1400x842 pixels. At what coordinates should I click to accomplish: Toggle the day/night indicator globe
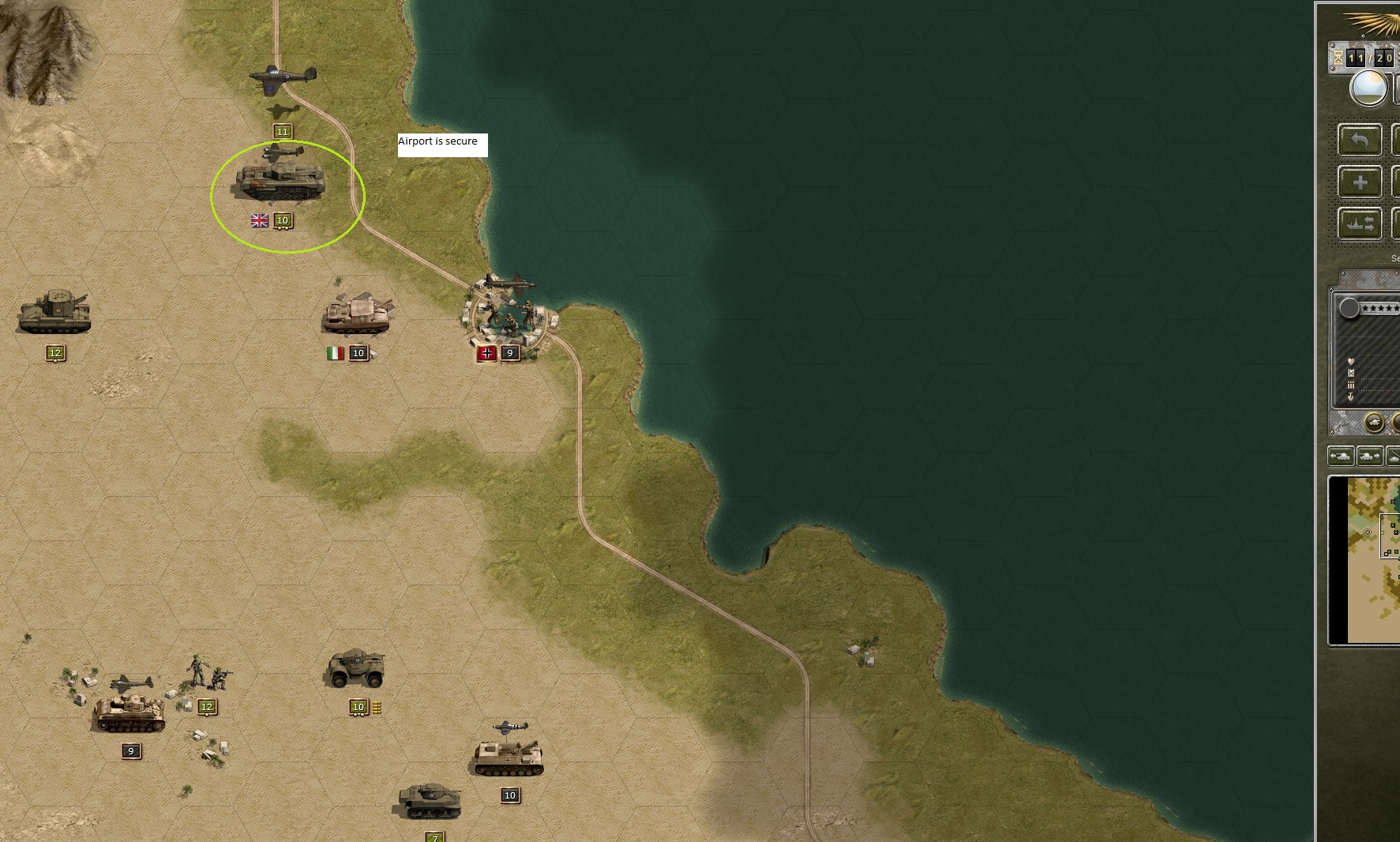(x=1369, y=88)
